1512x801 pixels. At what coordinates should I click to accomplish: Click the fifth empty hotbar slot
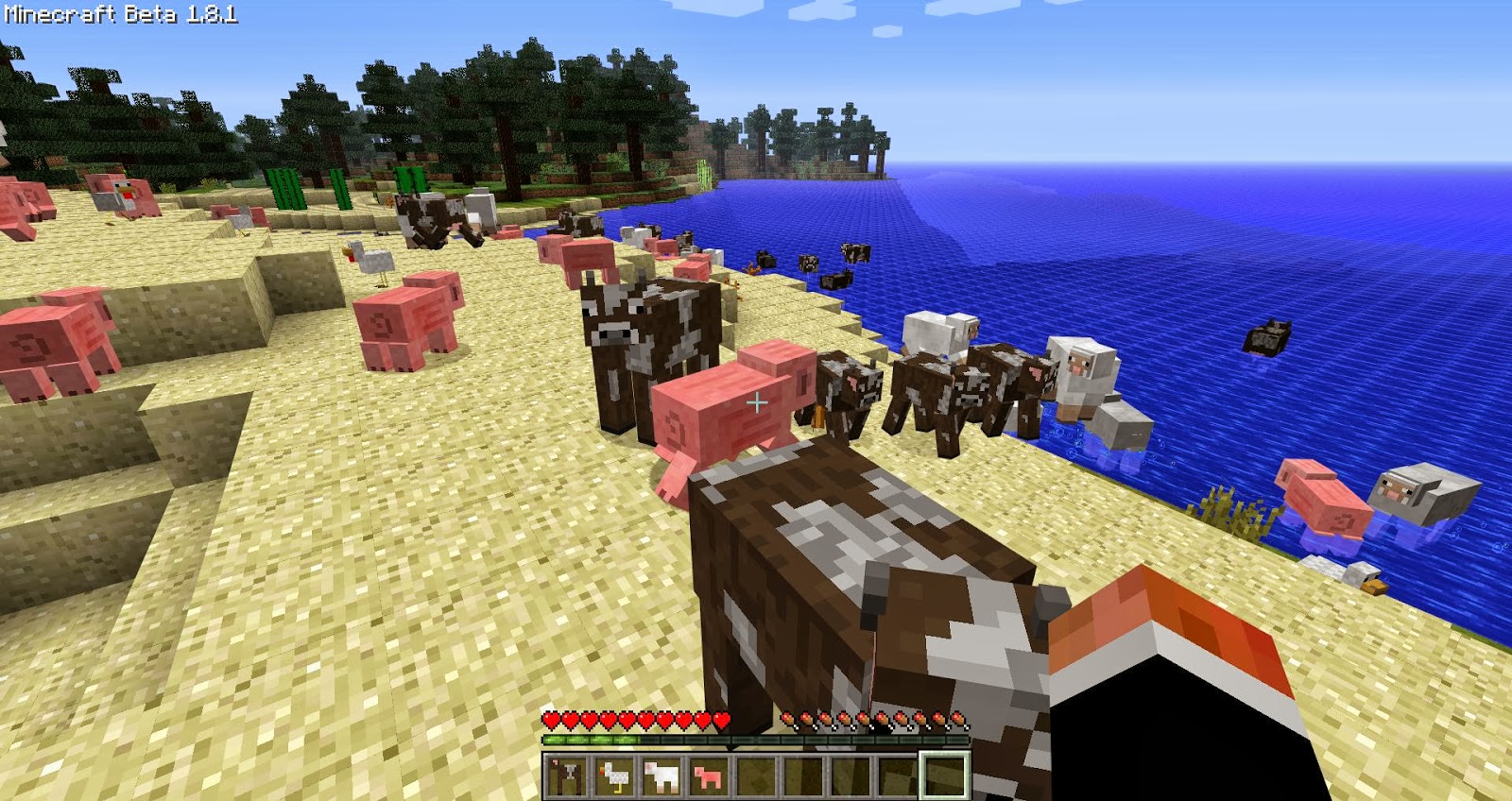[x=757, y=775]
